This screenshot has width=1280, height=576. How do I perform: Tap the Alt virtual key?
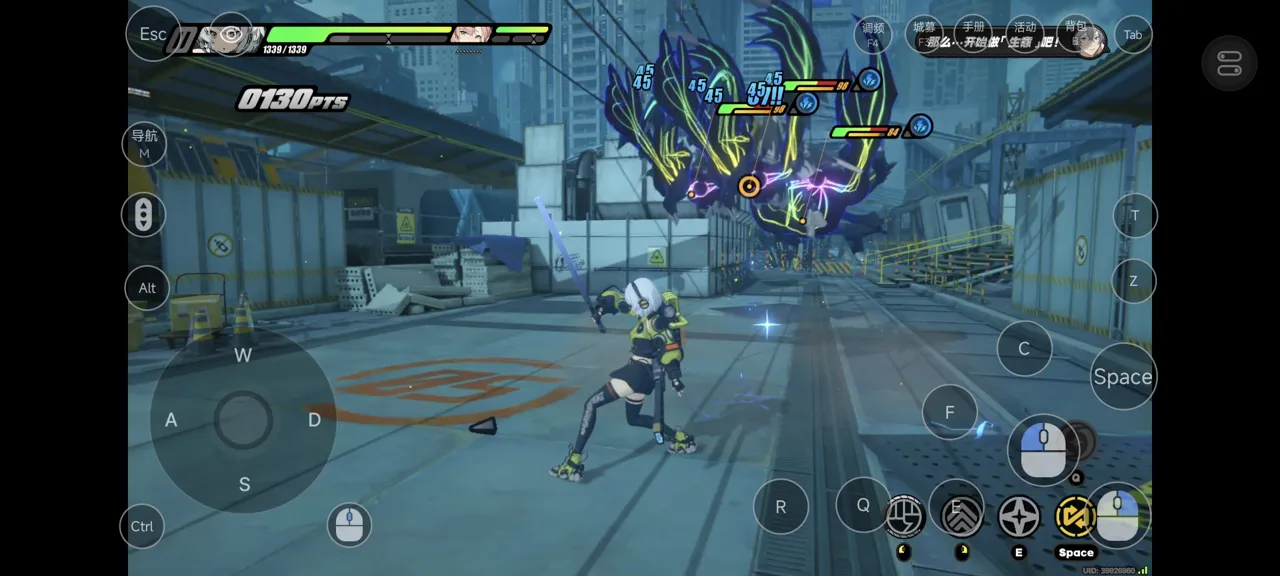tap(147, 288)
